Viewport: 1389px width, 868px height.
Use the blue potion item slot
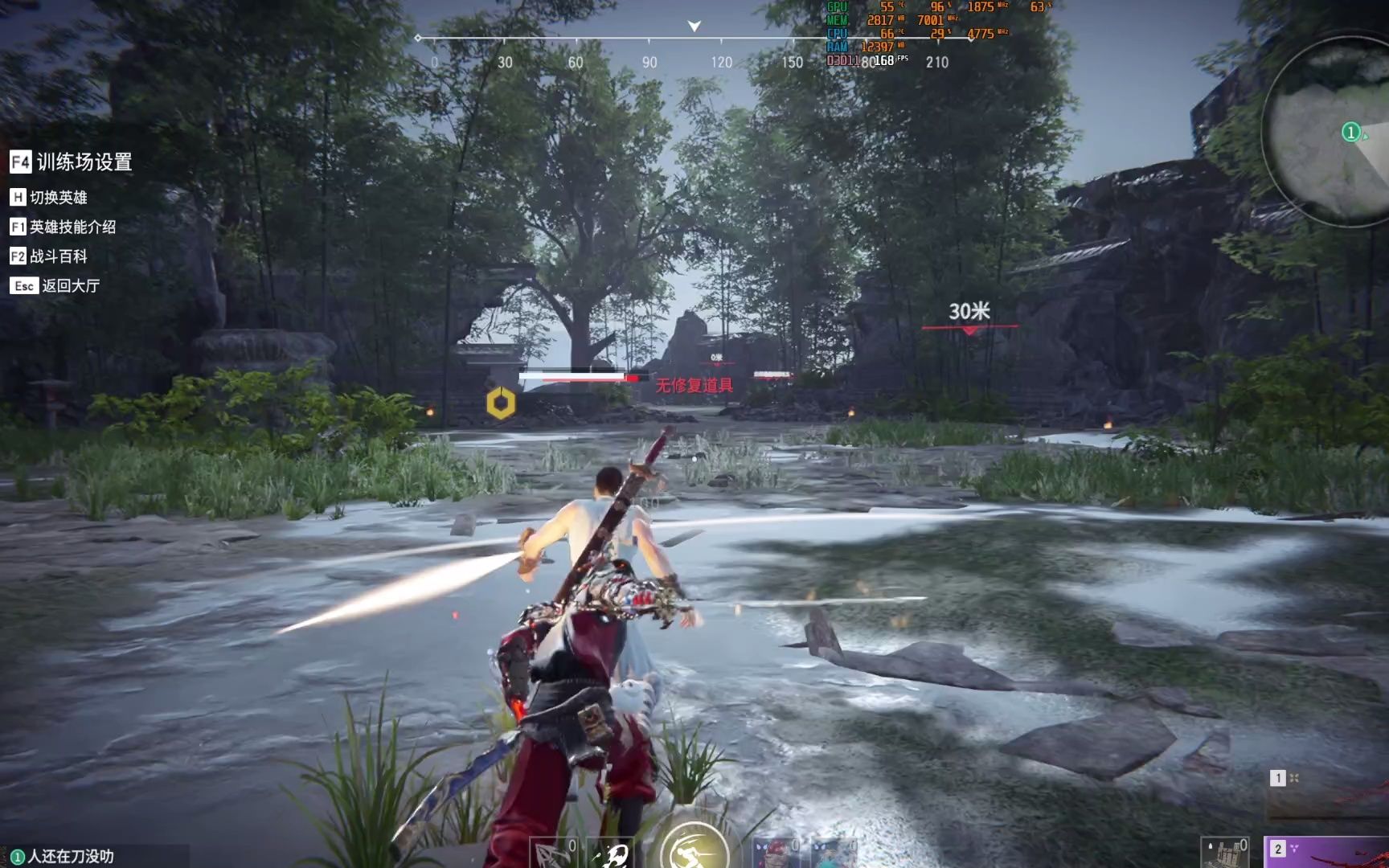tap(833, 854)
